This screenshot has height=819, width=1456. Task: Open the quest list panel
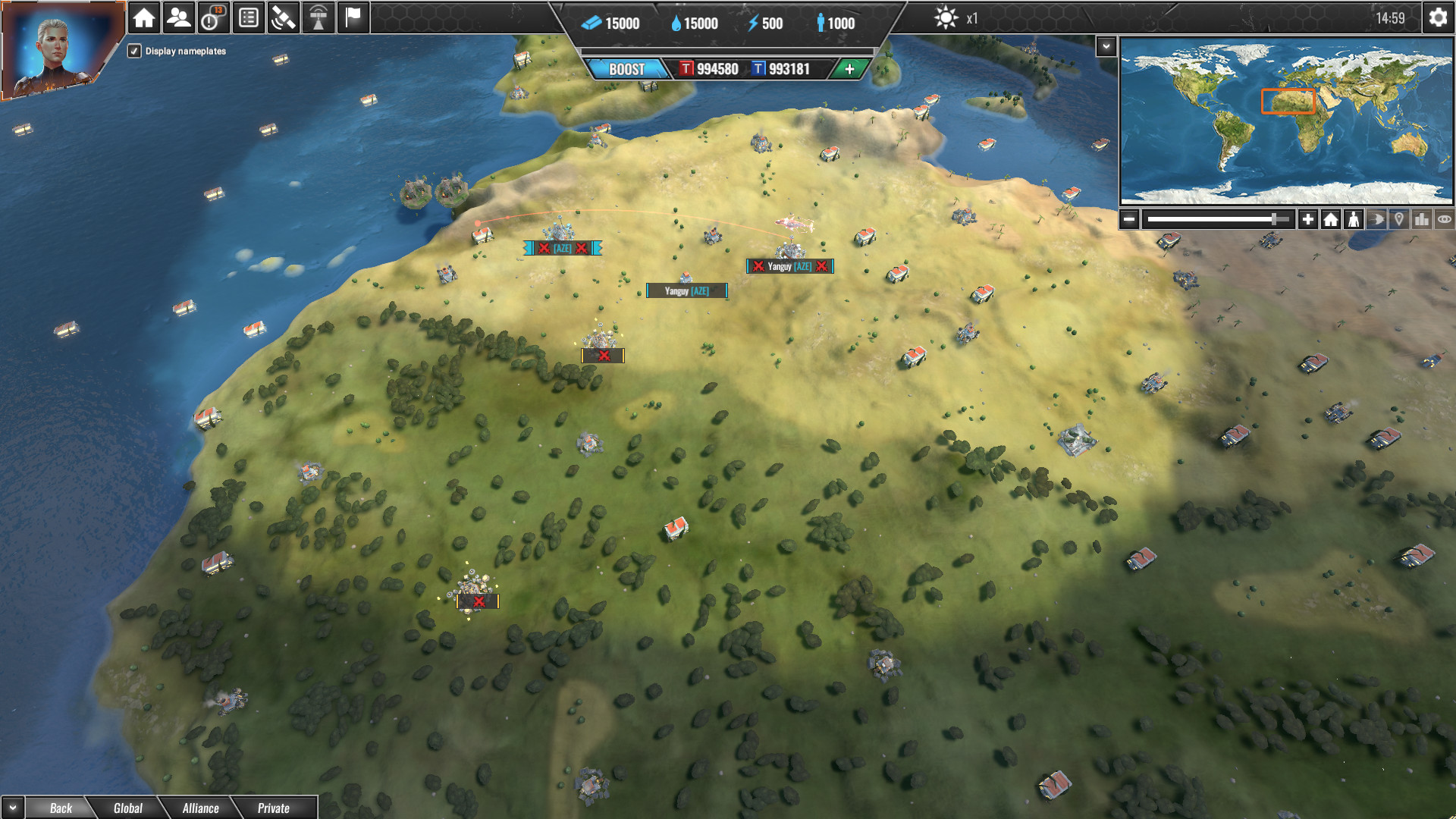pyautogui.click(x=247, y=16)
